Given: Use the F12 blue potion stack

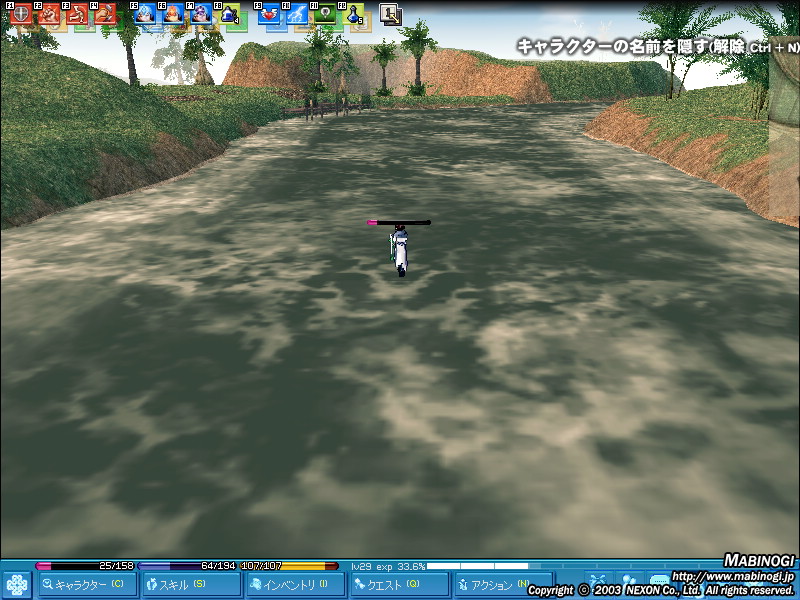Looking at the screenshot, I should (x=353, y=14).
